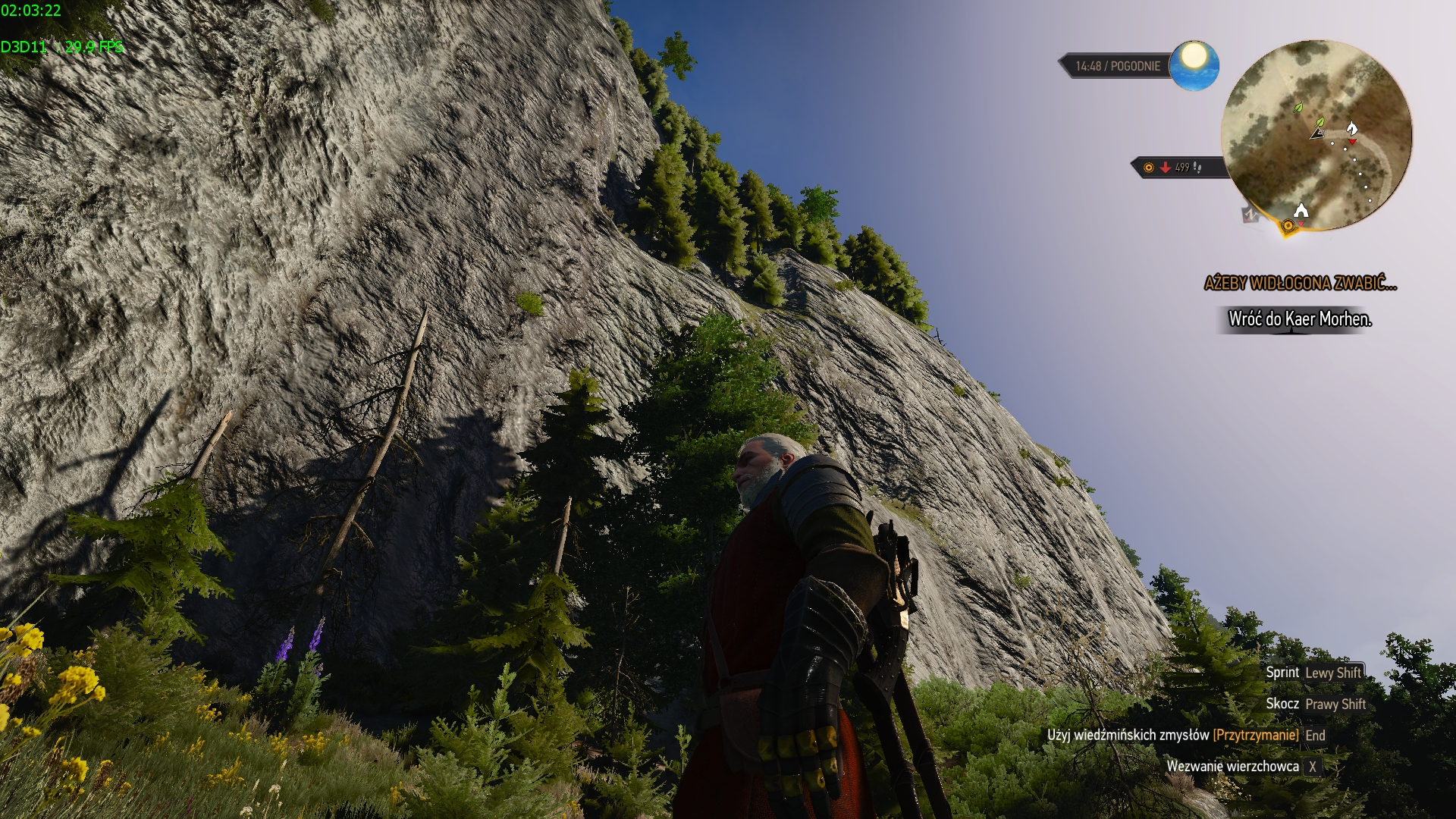This screenshot has width=1456, height=819.
Task: Select the objective "Wróć do Kaer Morhen"
Action: pos(1300,319)
